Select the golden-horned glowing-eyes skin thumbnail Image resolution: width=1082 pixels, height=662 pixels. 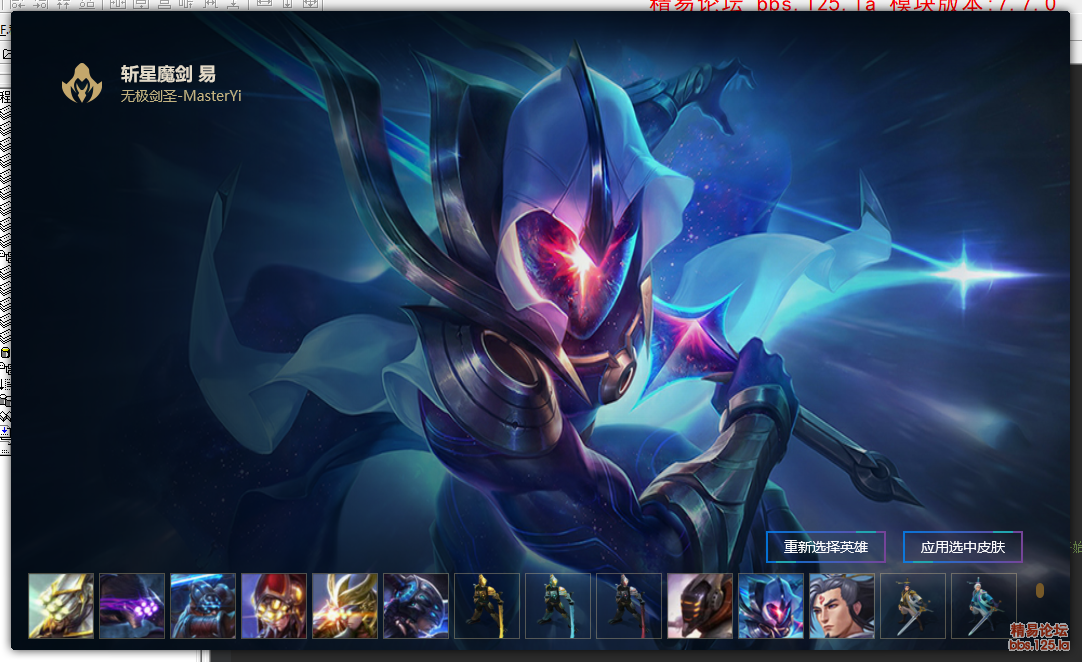click(x=345, y=605)
